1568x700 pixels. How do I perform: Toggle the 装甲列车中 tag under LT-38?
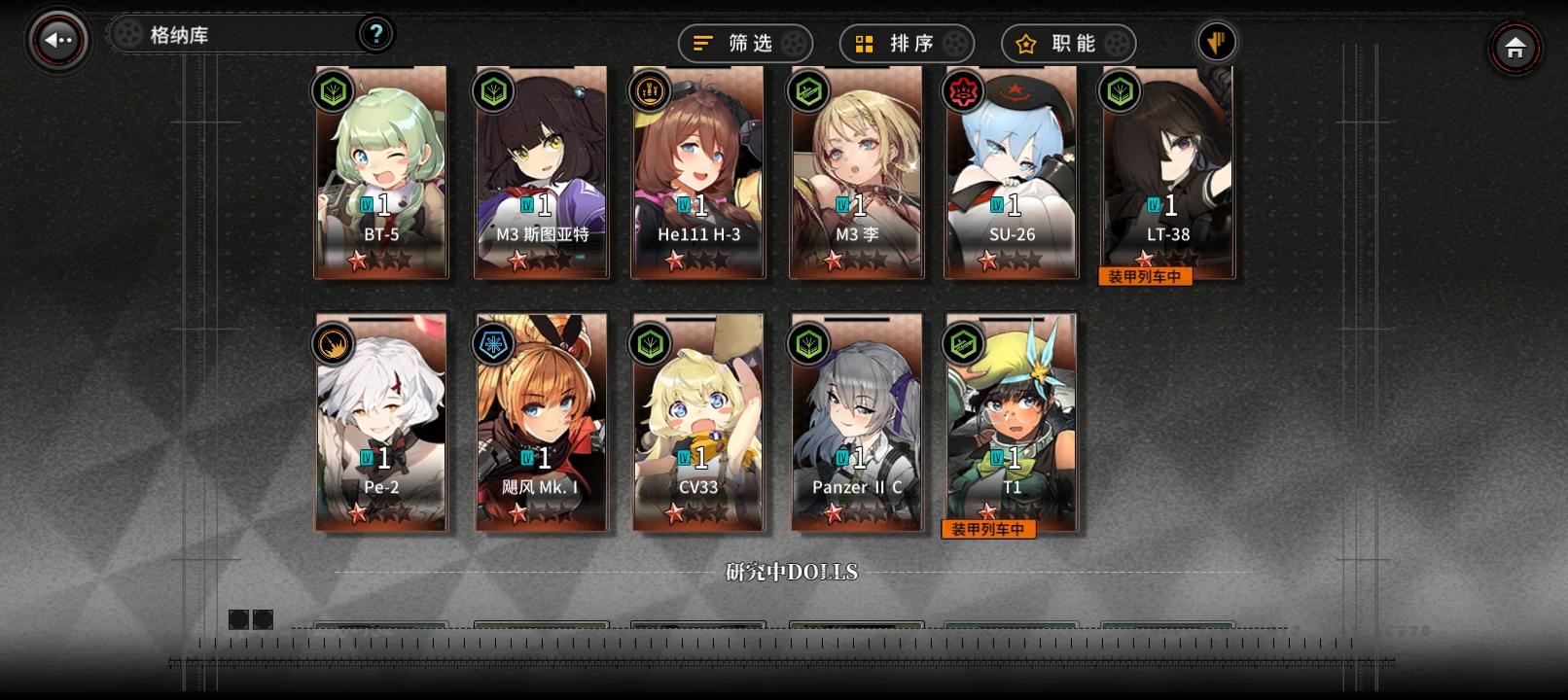pyautogui.click(x=1145, y=278)
